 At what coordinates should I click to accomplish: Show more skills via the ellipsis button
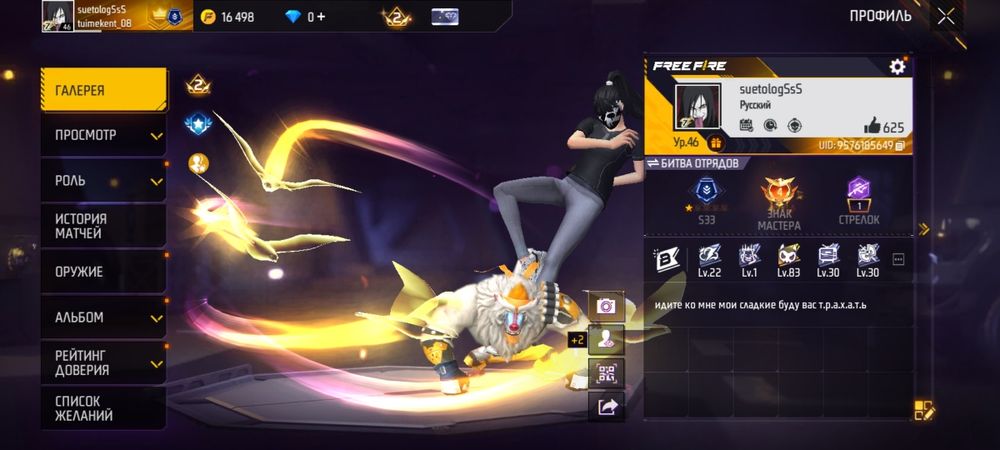898,259
